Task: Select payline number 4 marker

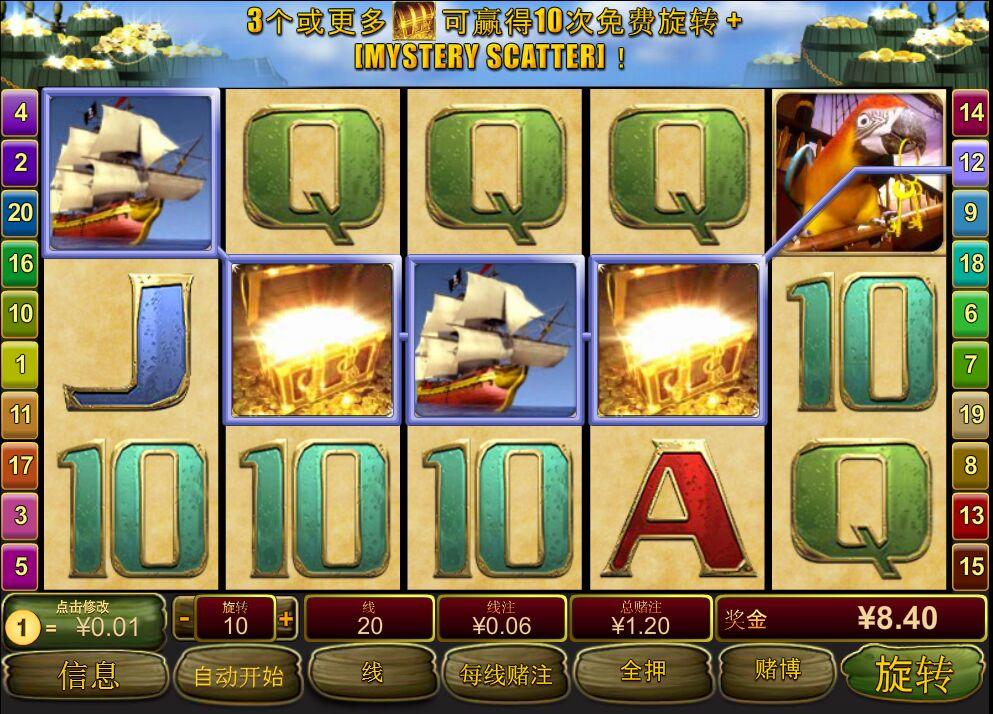Action: click(20, 112)
